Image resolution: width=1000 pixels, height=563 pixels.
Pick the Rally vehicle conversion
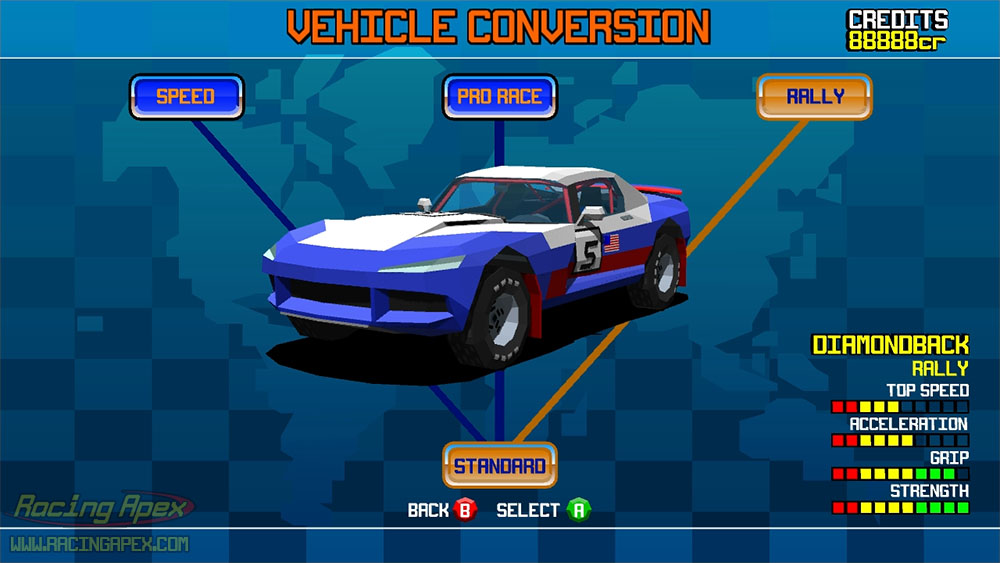(x=815, y=97)
